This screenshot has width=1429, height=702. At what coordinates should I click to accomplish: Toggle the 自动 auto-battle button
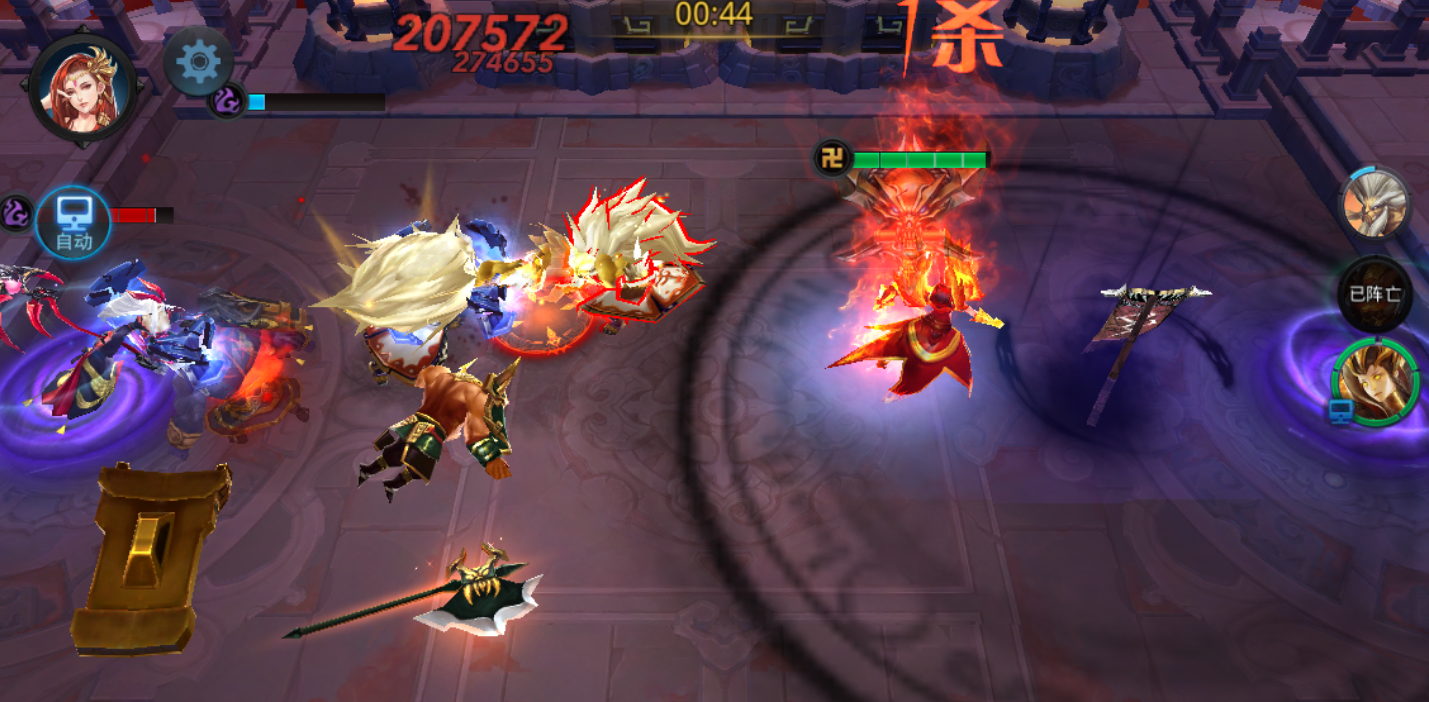click(x=74, y=221)
